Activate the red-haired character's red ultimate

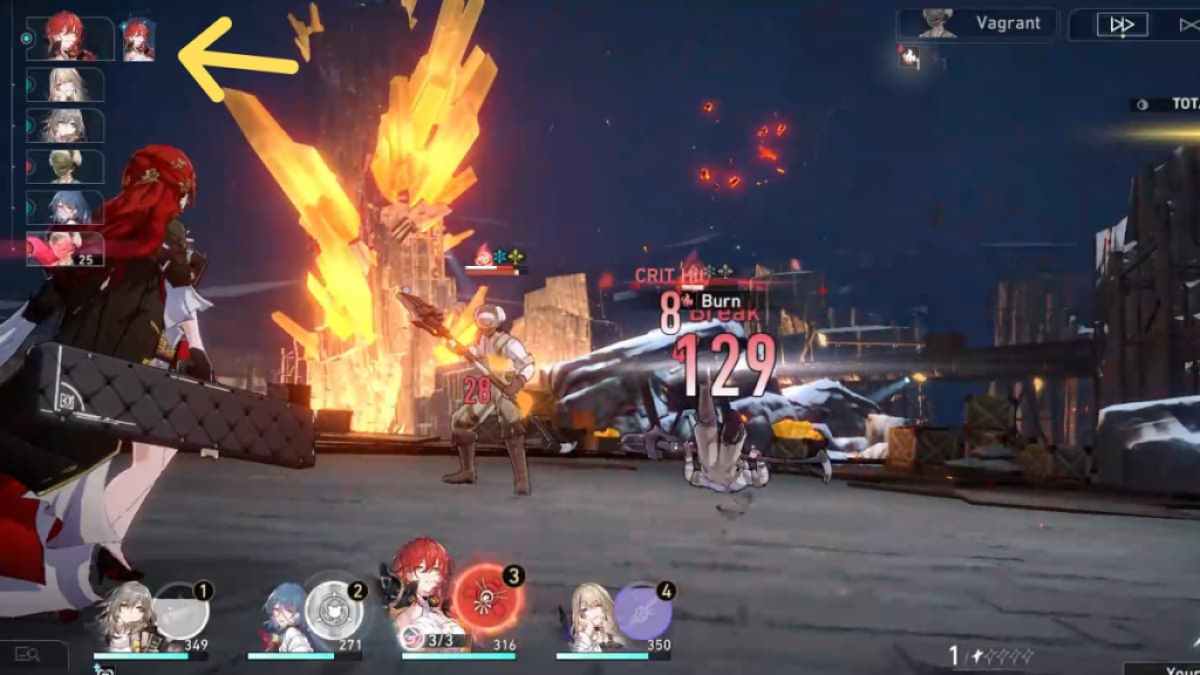point(485,601)
